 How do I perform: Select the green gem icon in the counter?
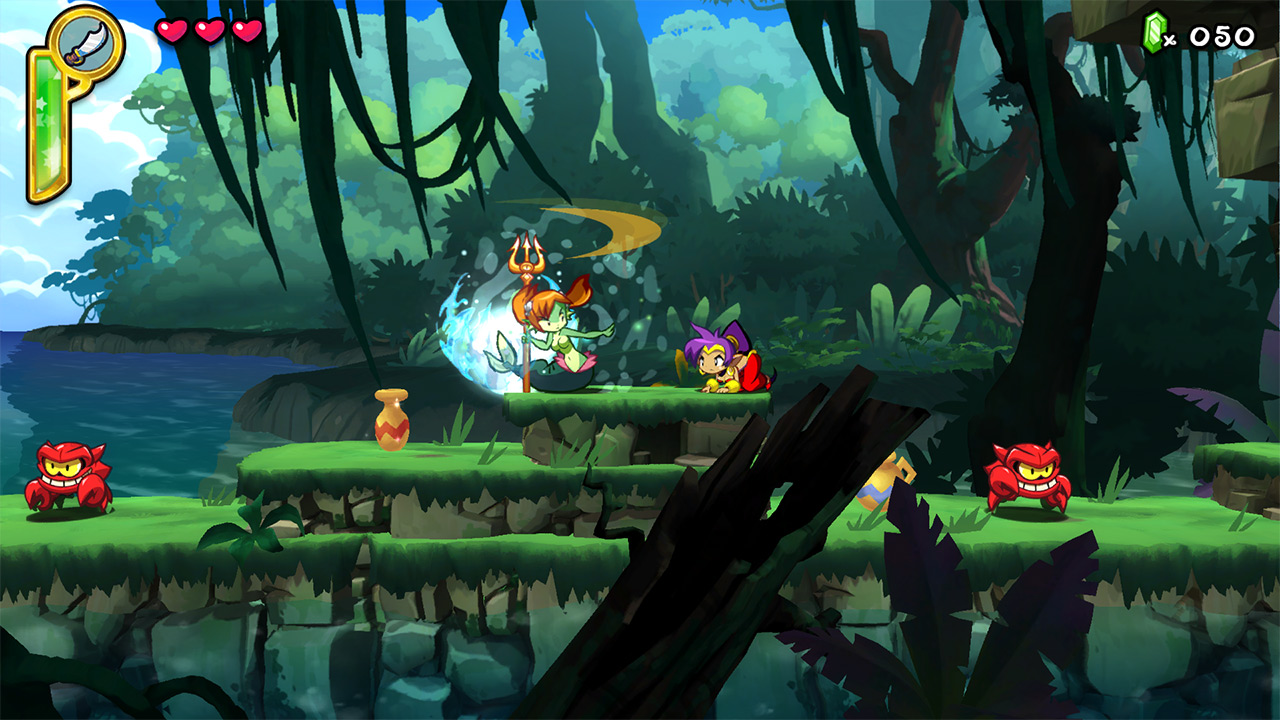click(x=1152, y=29)
